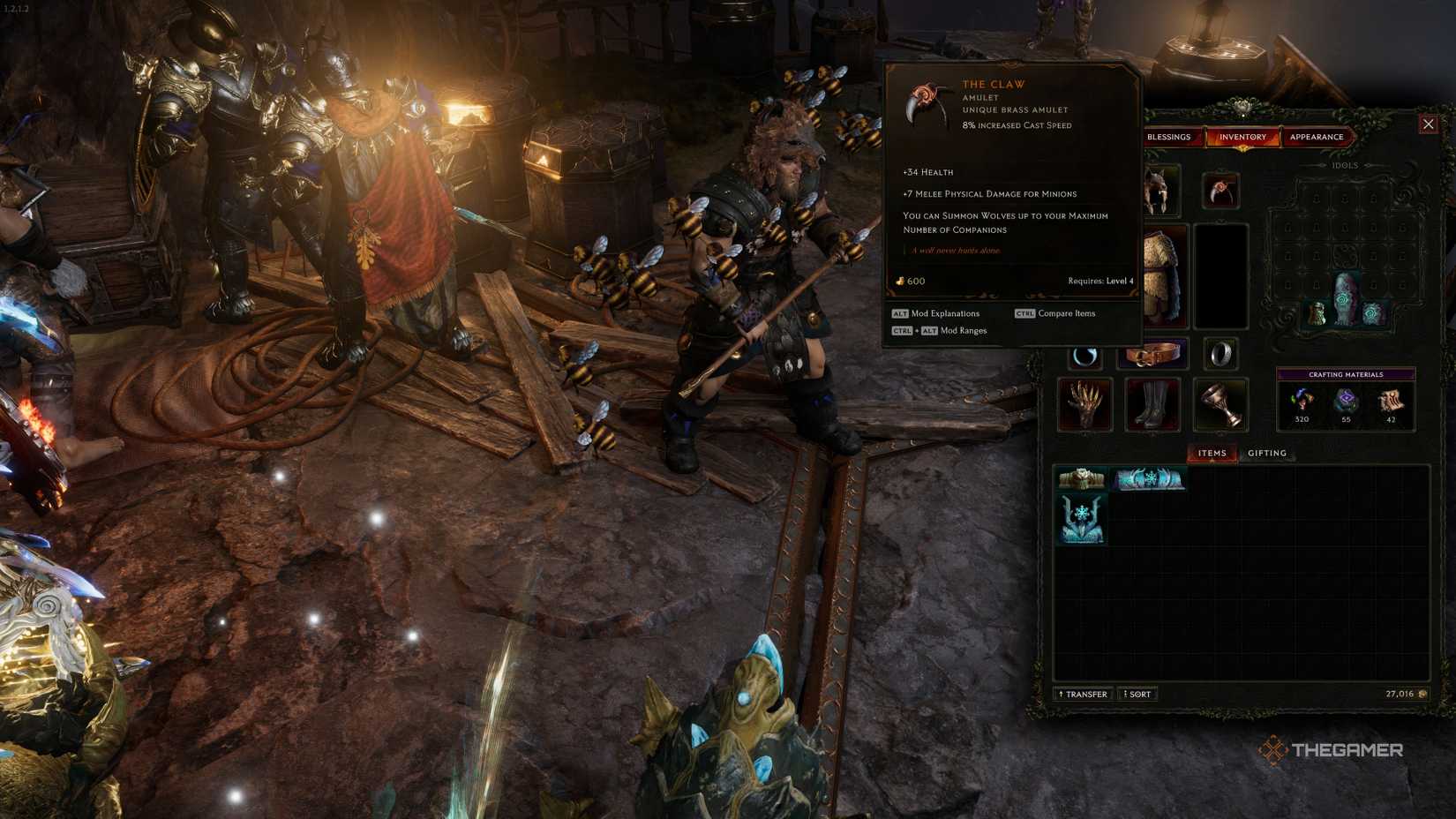Switch to the Blessings tab
Image resolution: width=1456 pixels, height=819 pixels.
pyautogui.click(x=1170, y=137)
